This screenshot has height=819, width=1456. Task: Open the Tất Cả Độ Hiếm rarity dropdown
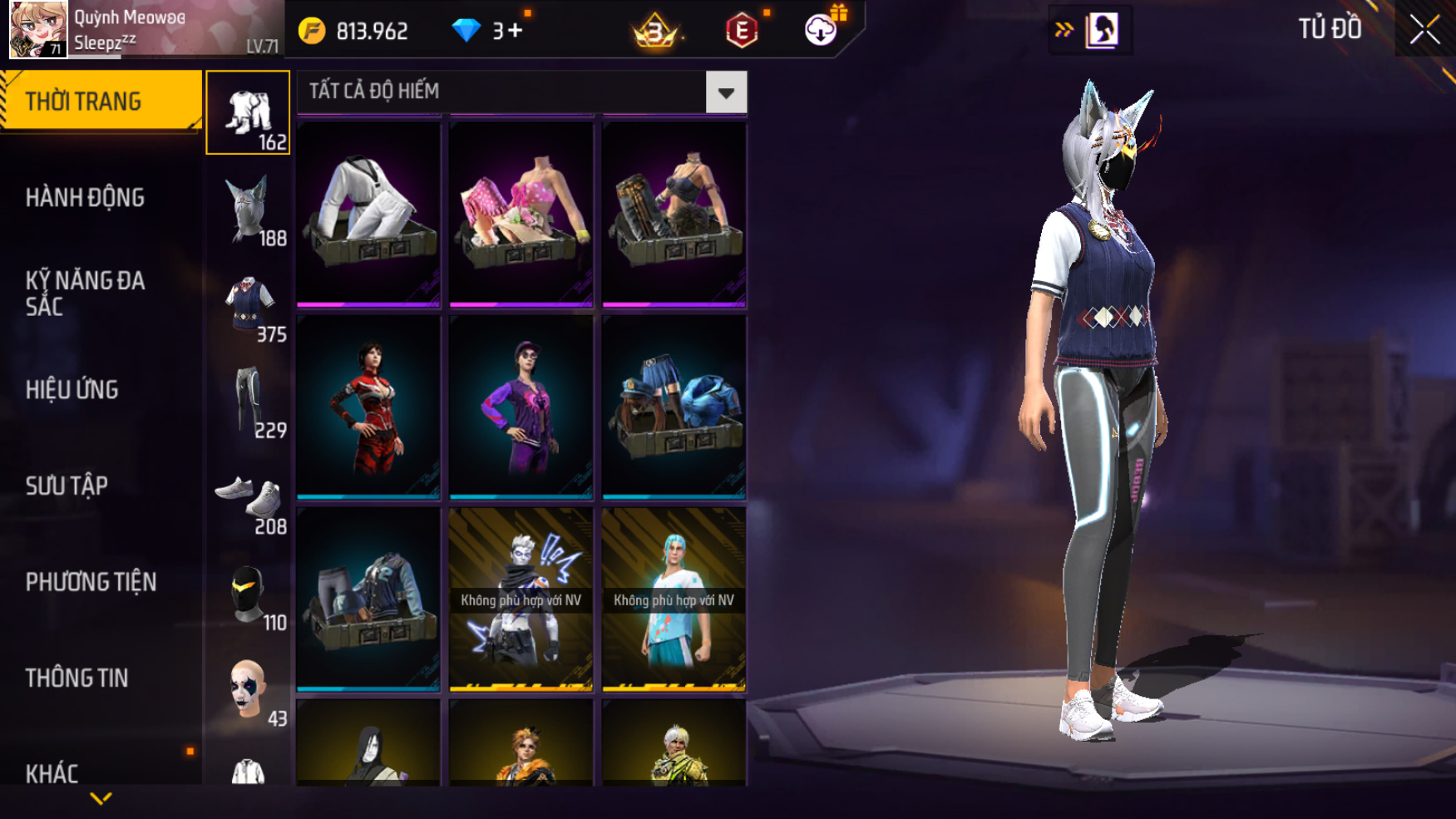tap(726, 92)
